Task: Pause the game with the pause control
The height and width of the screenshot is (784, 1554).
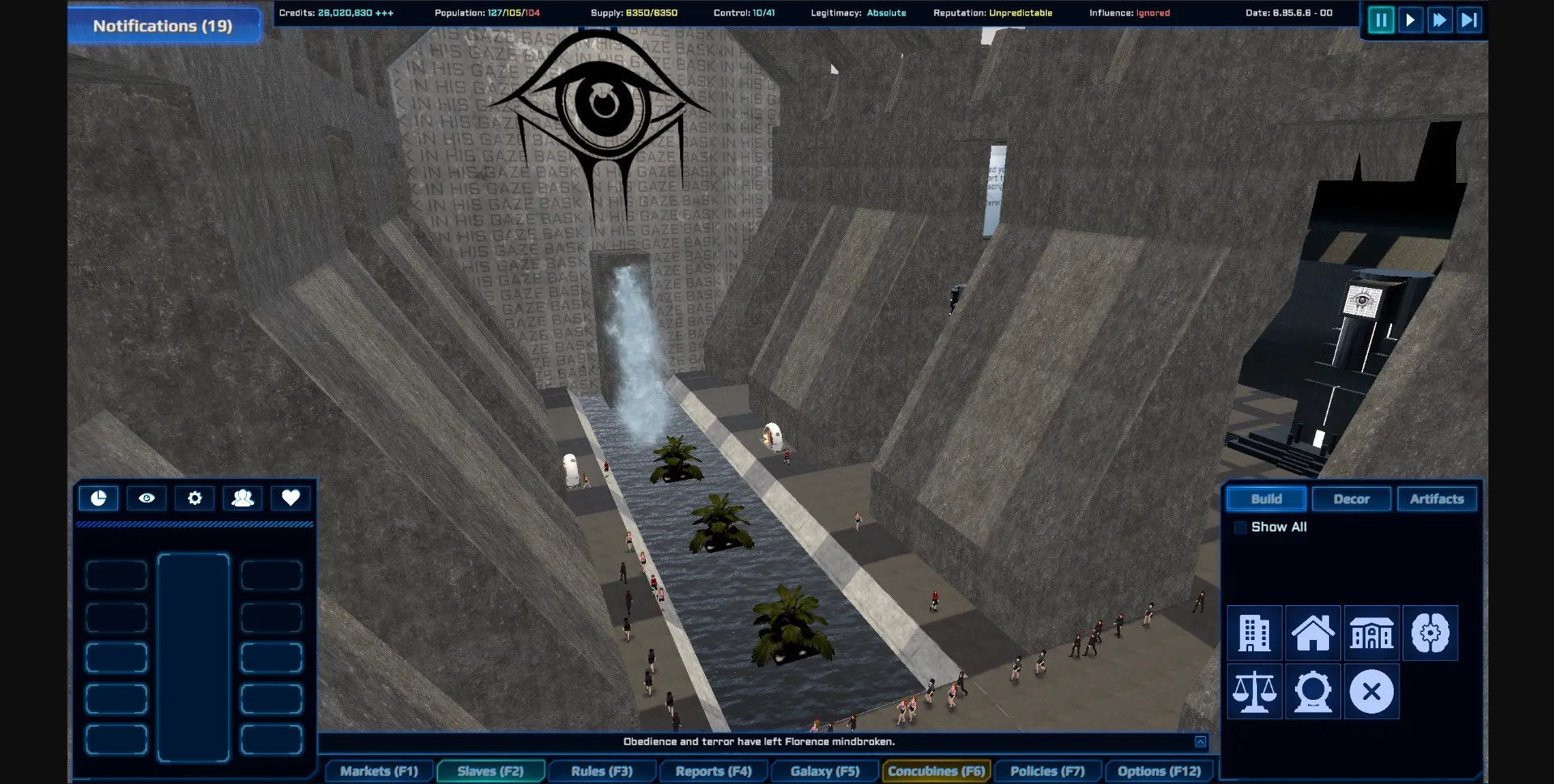Action: coord(1381,20)
